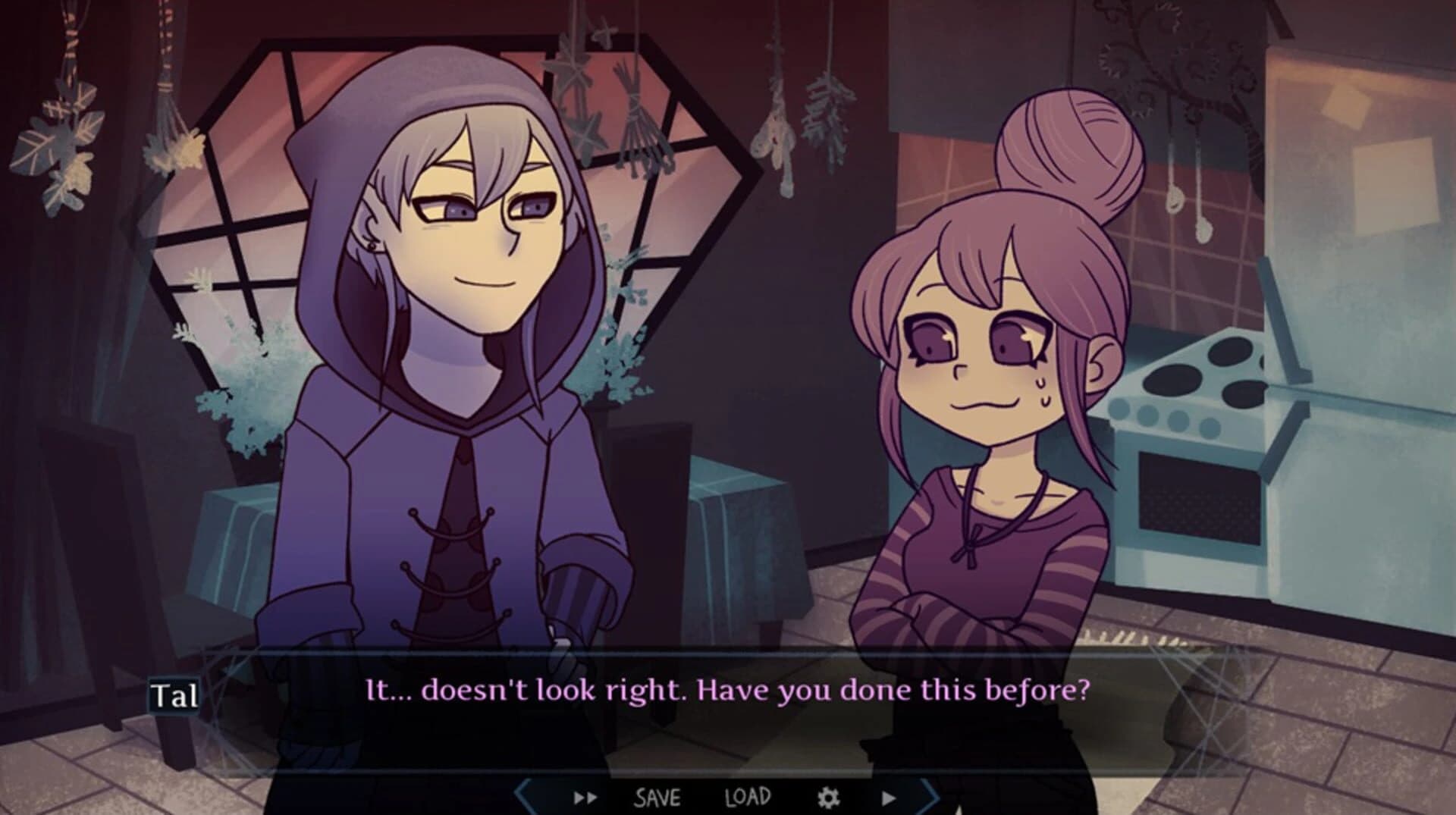Viewport: 1456px width, 815px height.
Task: Click the quick menu bar at the bottom
Action: coord(728,797)
